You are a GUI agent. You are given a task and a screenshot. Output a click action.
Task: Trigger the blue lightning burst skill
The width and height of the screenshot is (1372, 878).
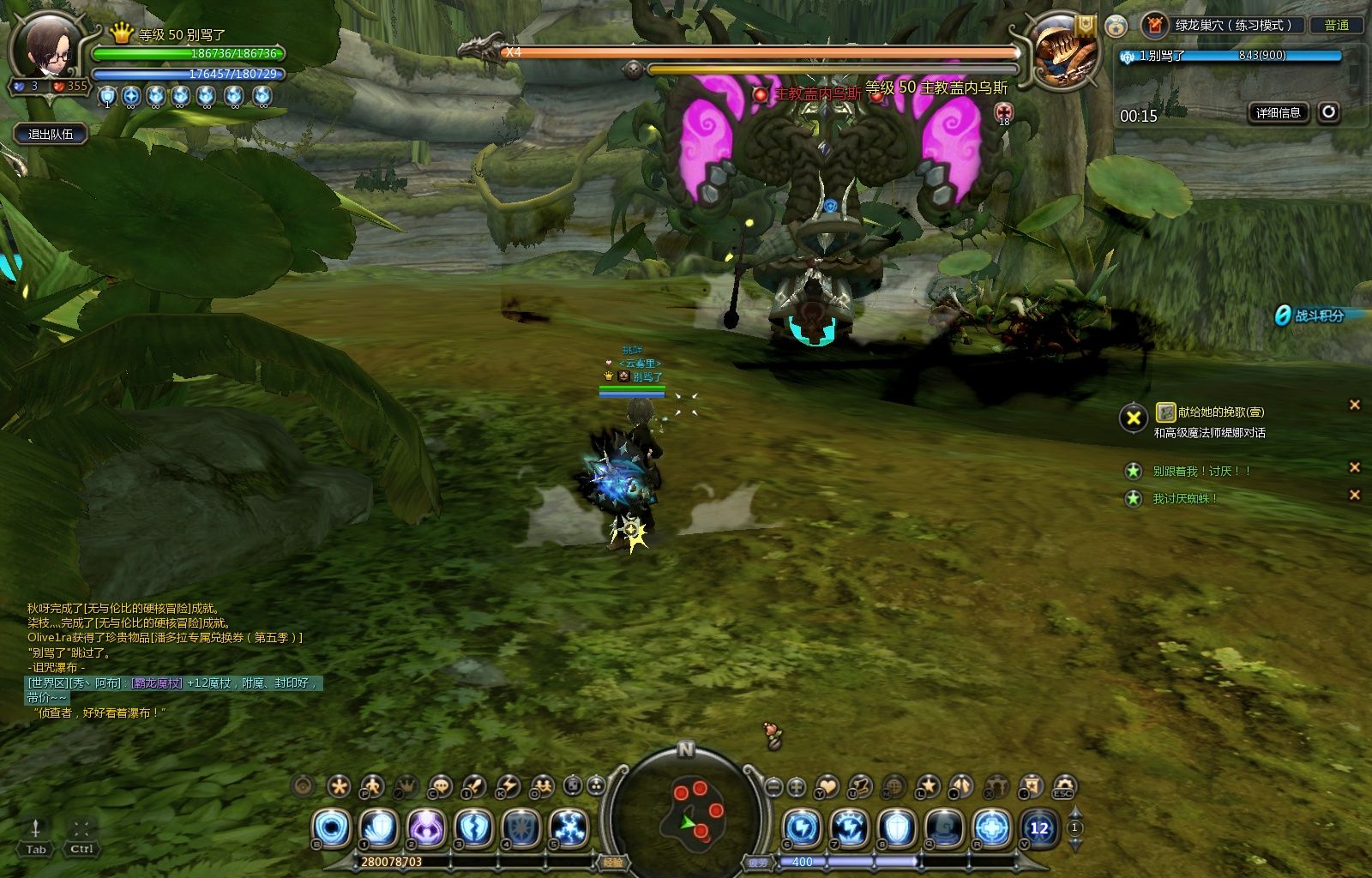point(568,829)
